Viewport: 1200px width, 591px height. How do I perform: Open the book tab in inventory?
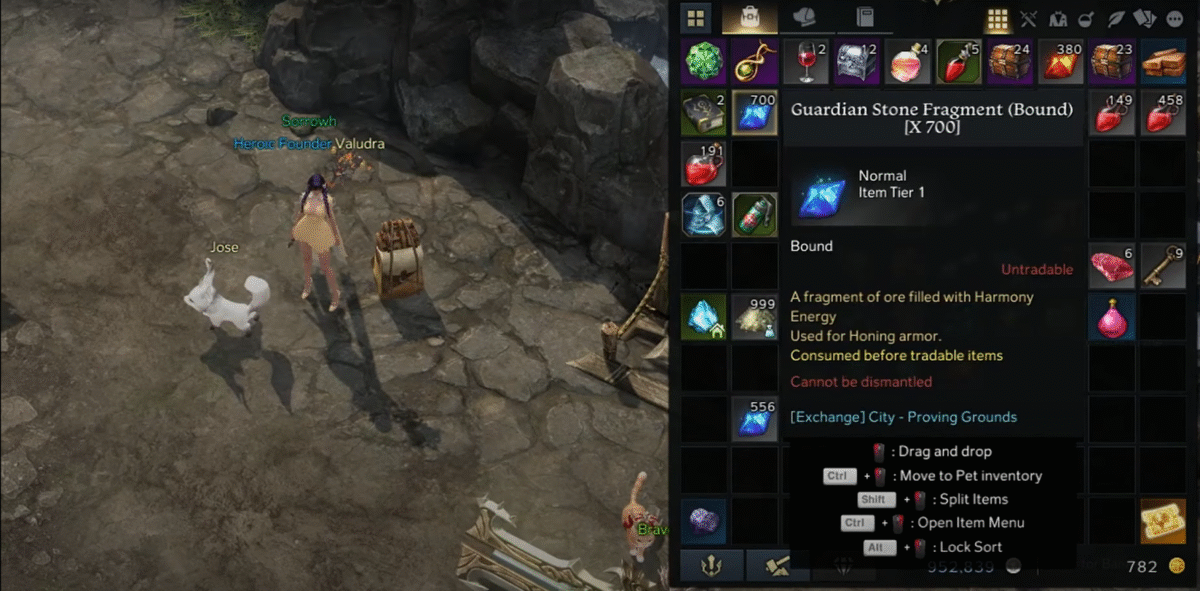click(865, 18)
